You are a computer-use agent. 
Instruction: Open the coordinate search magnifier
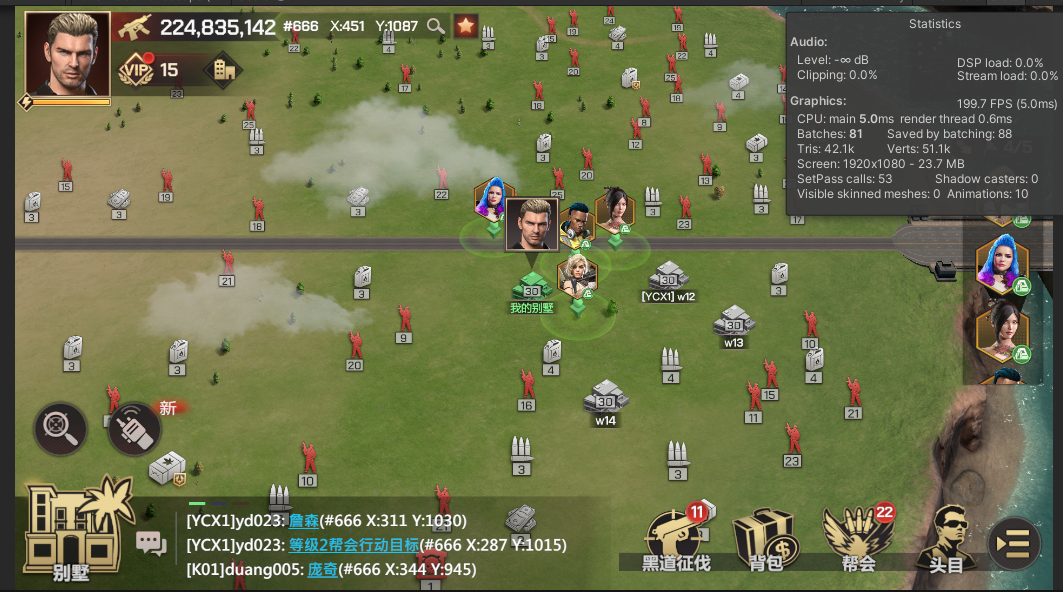[436, 27]
